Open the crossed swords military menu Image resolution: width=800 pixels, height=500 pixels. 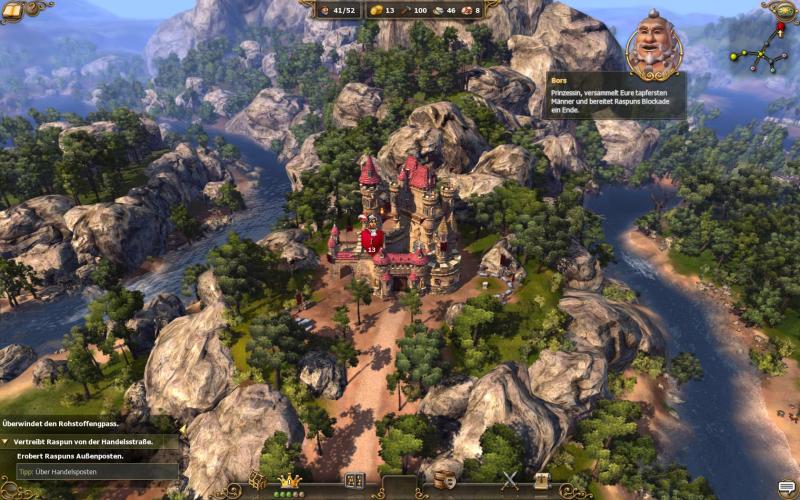[511, 481]
